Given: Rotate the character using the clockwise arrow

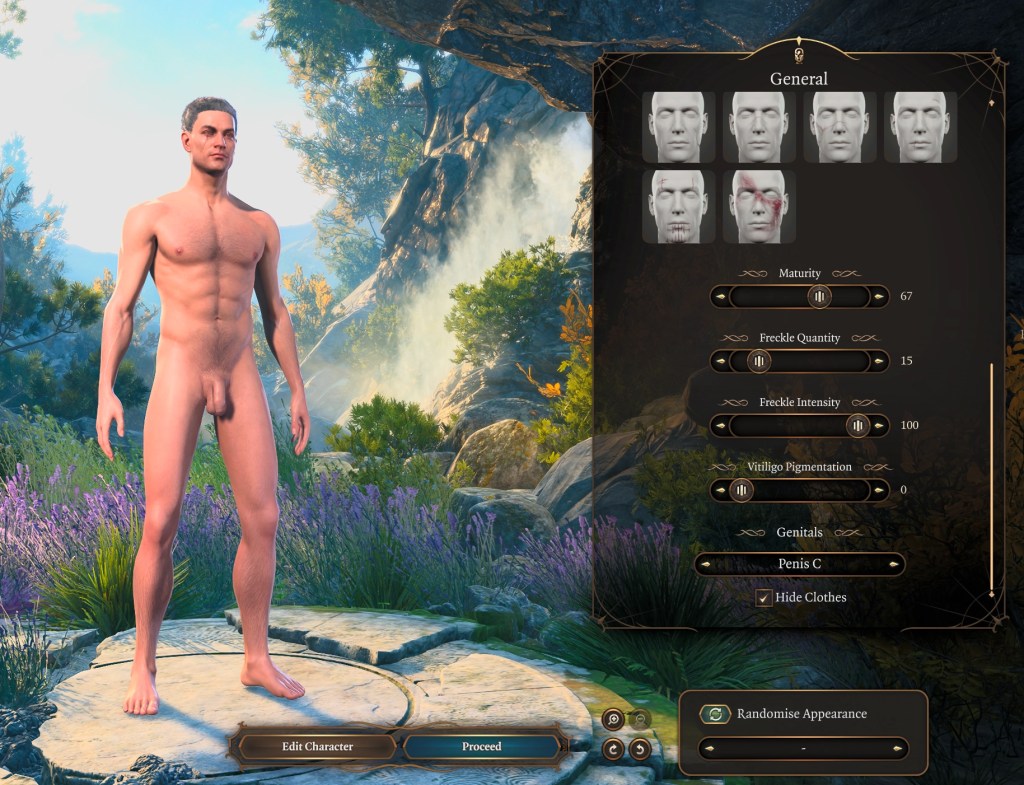Looking at the screenshot, I should coord(613,747).
